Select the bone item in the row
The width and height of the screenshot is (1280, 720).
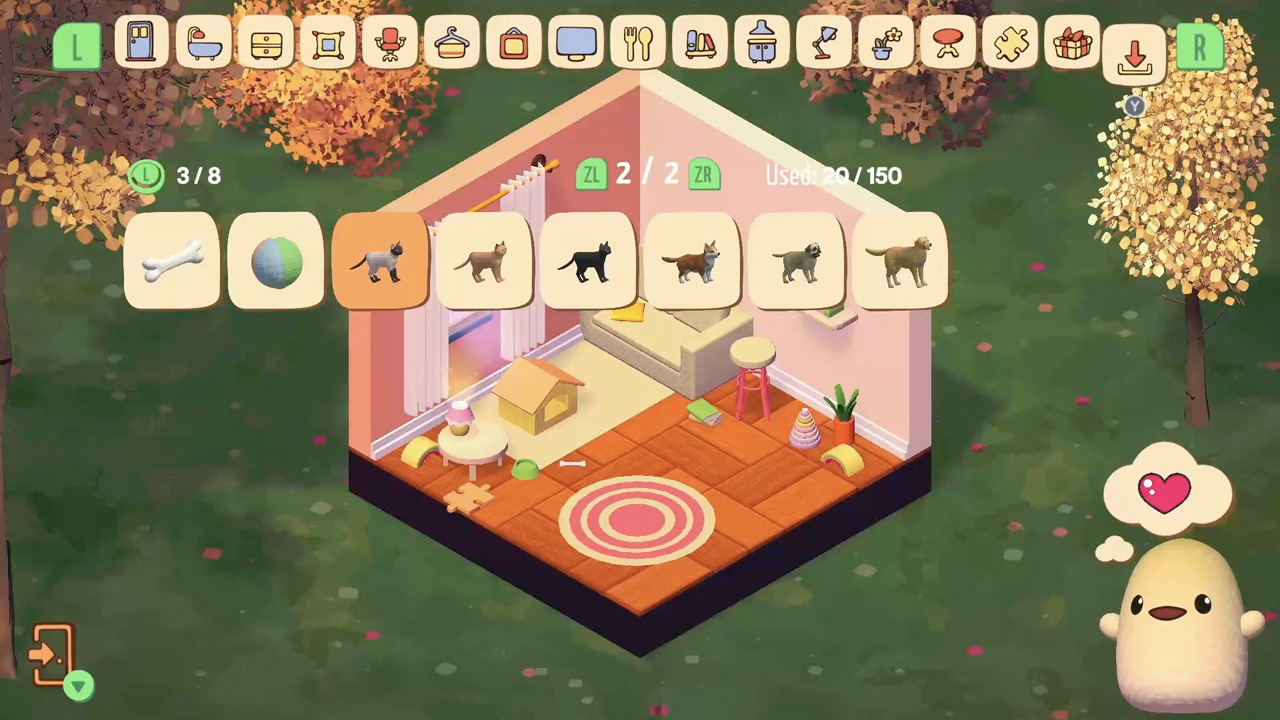[x=170, y=260]
